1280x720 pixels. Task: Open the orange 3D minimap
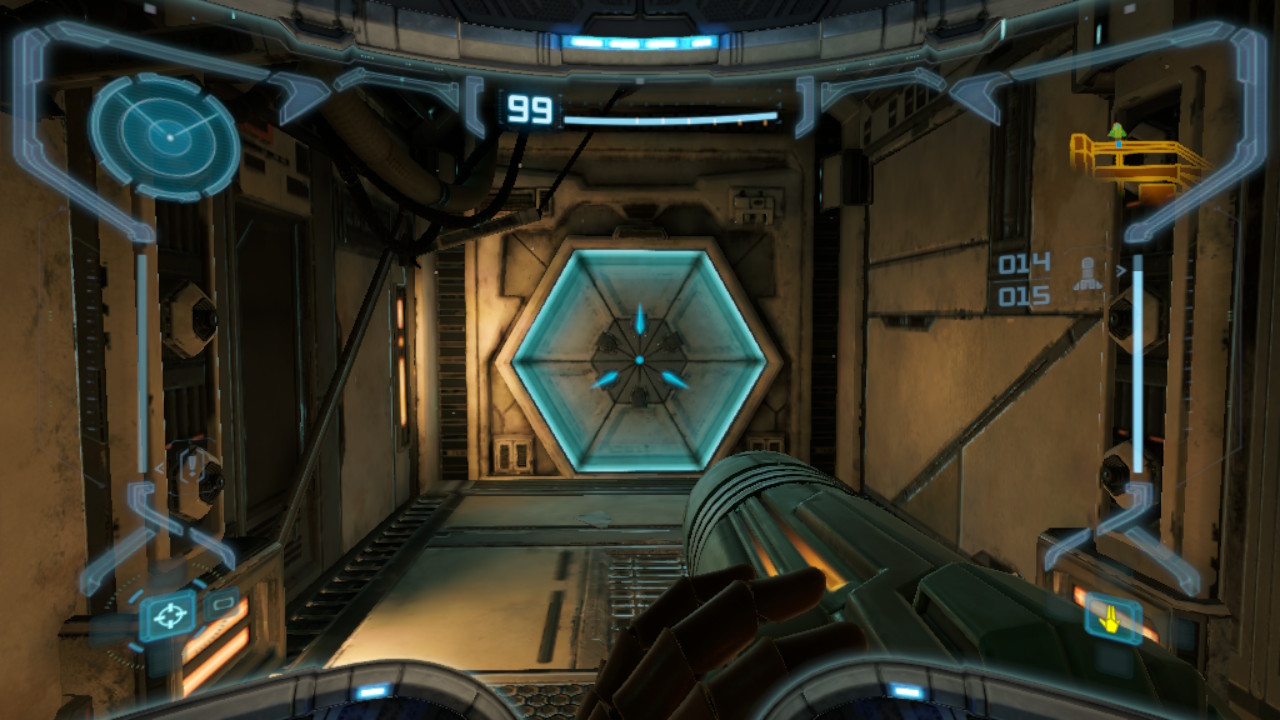pyautogui.click(x=1136, y=157)
